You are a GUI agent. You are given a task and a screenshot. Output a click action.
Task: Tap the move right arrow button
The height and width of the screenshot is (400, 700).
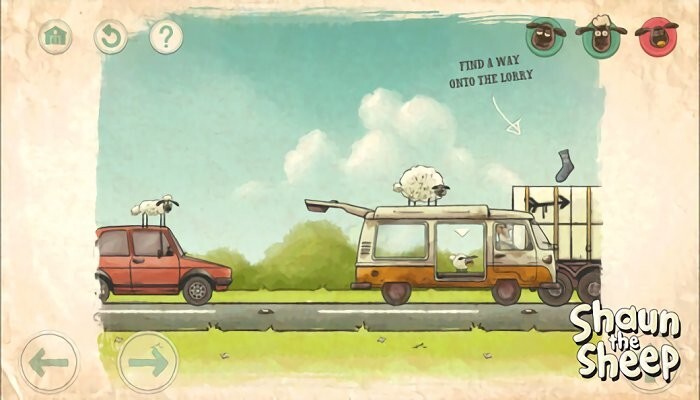pyautogui.click(x=148, y=361)
